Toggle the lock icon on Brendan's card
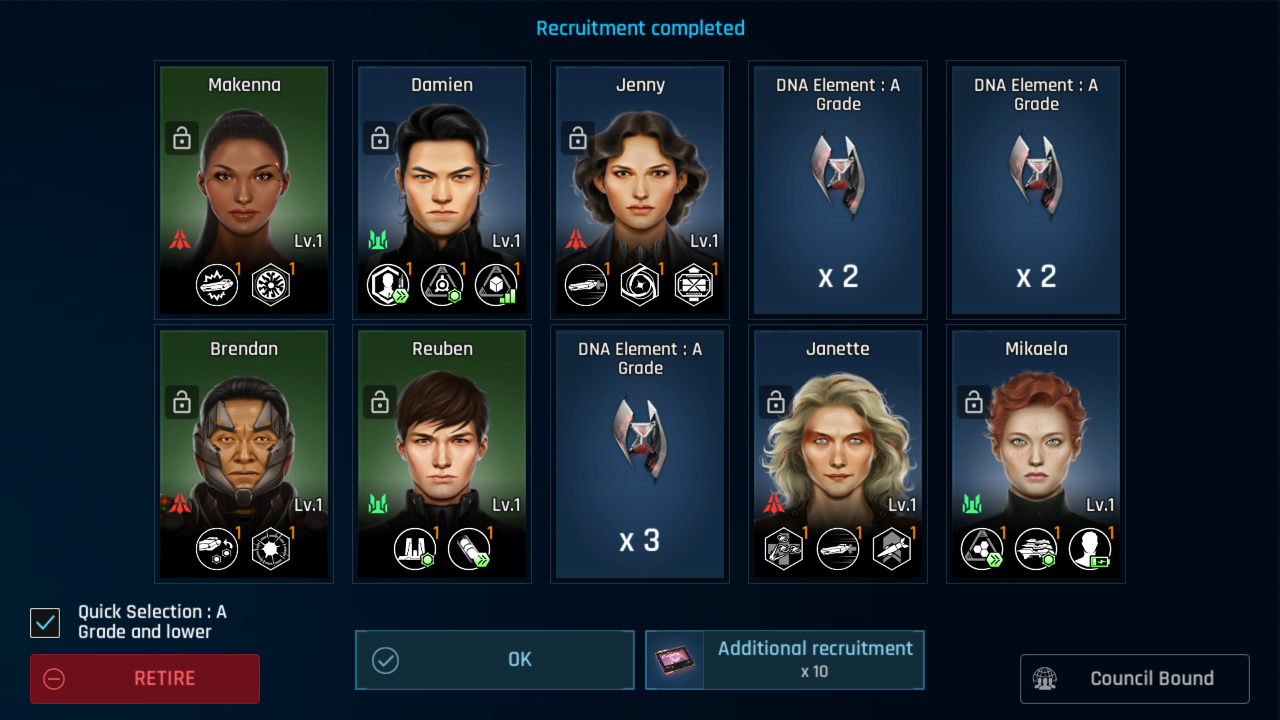1280x720 pixels. point(182,402)
